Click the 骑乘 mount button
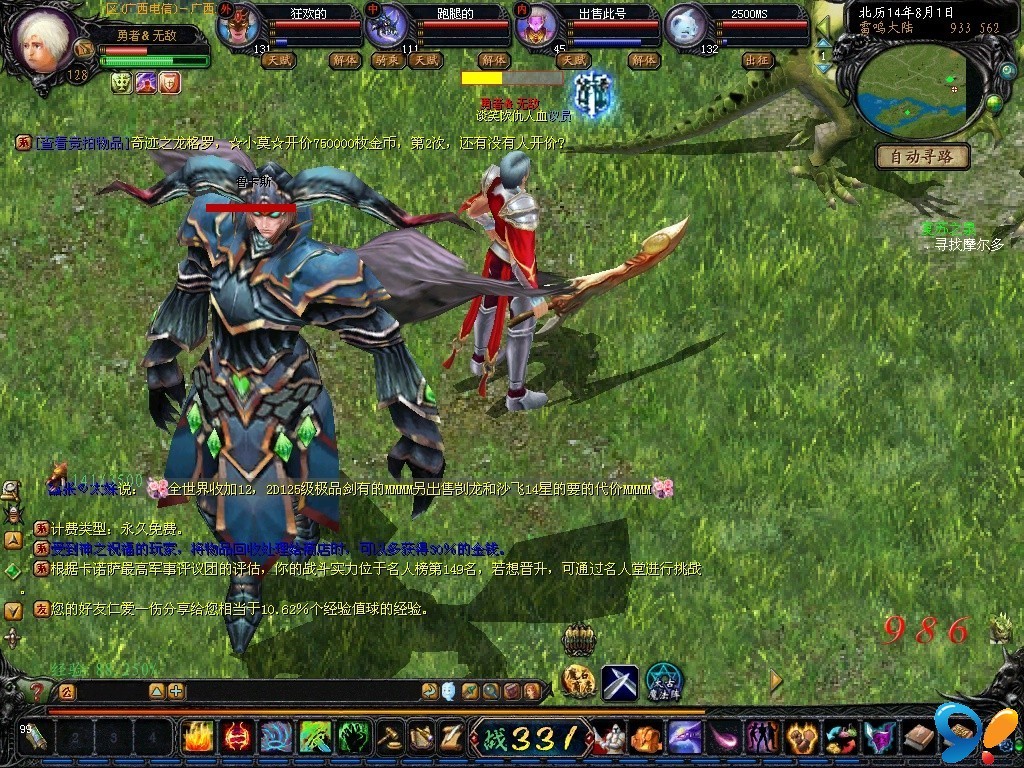Viewport: 1024px width, 768px height. 387,60
